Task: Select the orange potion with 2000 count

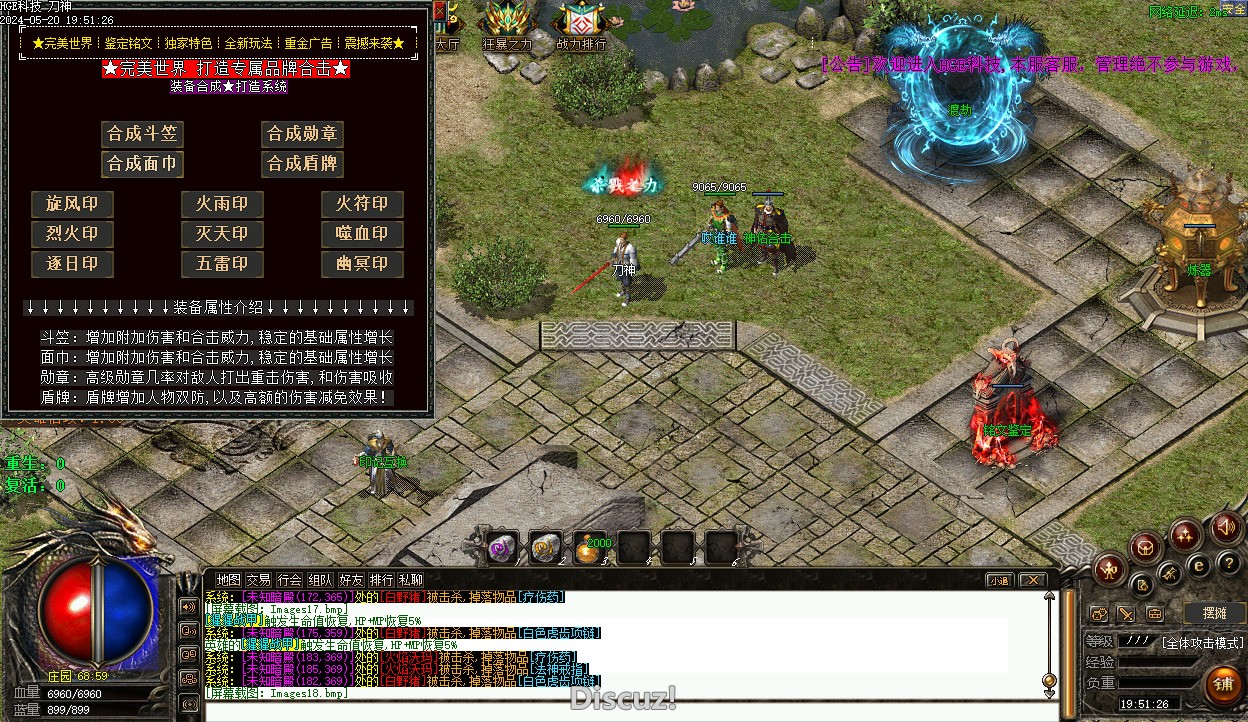Action: point(589,548)
